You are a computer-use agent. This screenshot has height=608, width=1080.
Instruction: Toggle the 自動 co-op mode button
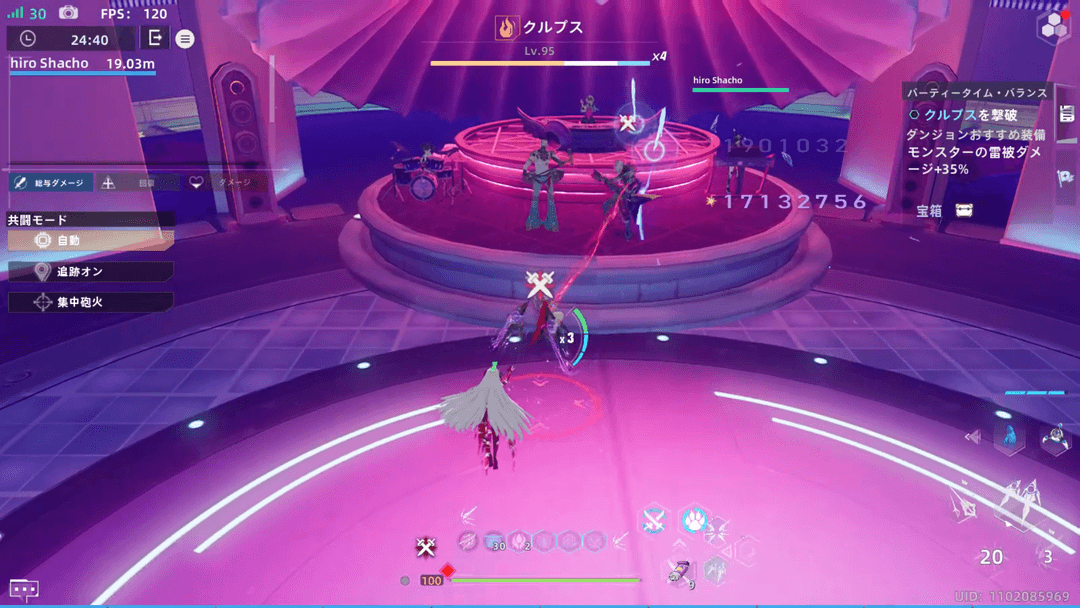pyautogui.click(x=90, y=241)
